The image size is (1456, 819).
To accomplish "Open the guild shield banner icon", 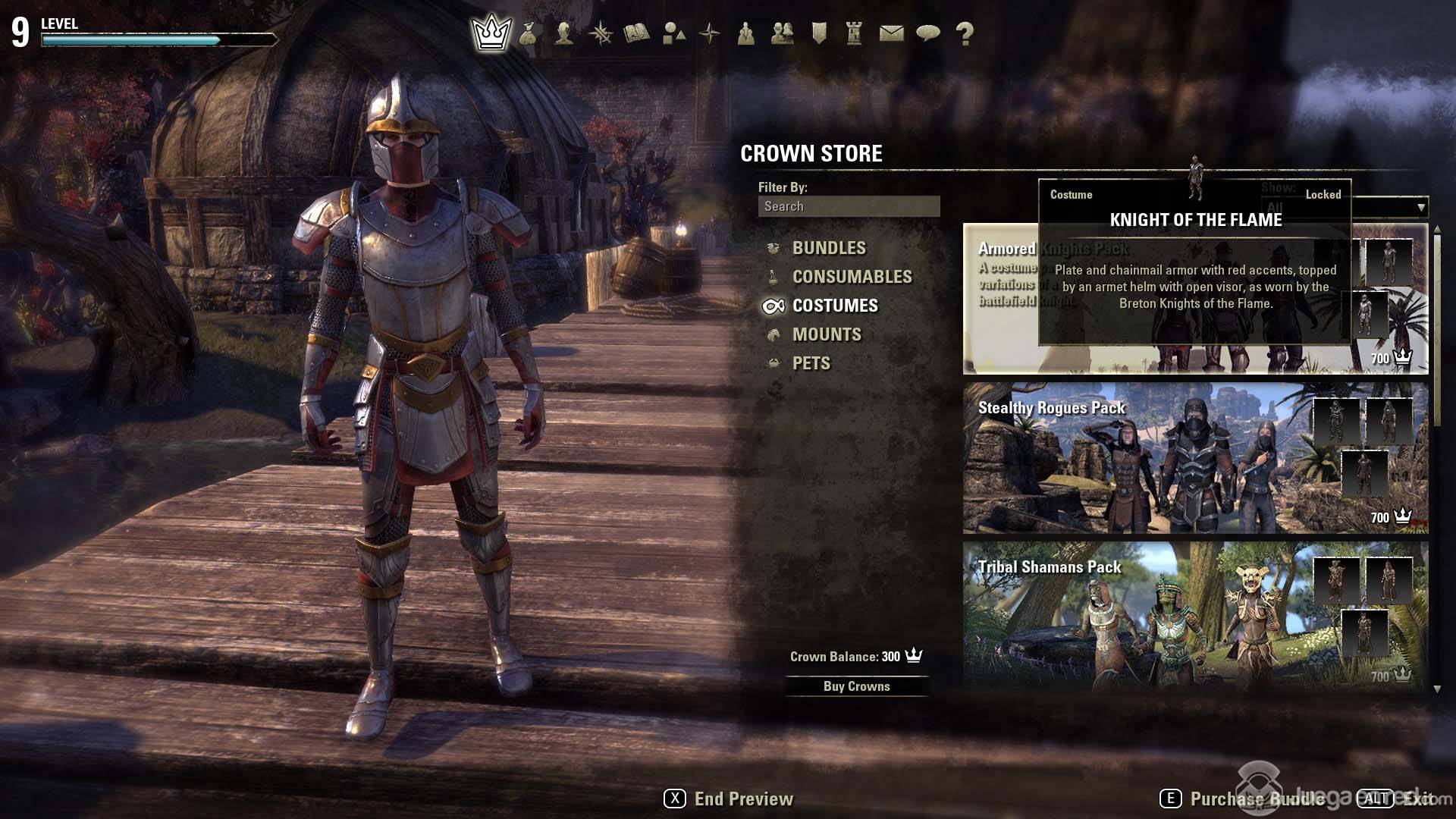I will click(x=818, y=33).
